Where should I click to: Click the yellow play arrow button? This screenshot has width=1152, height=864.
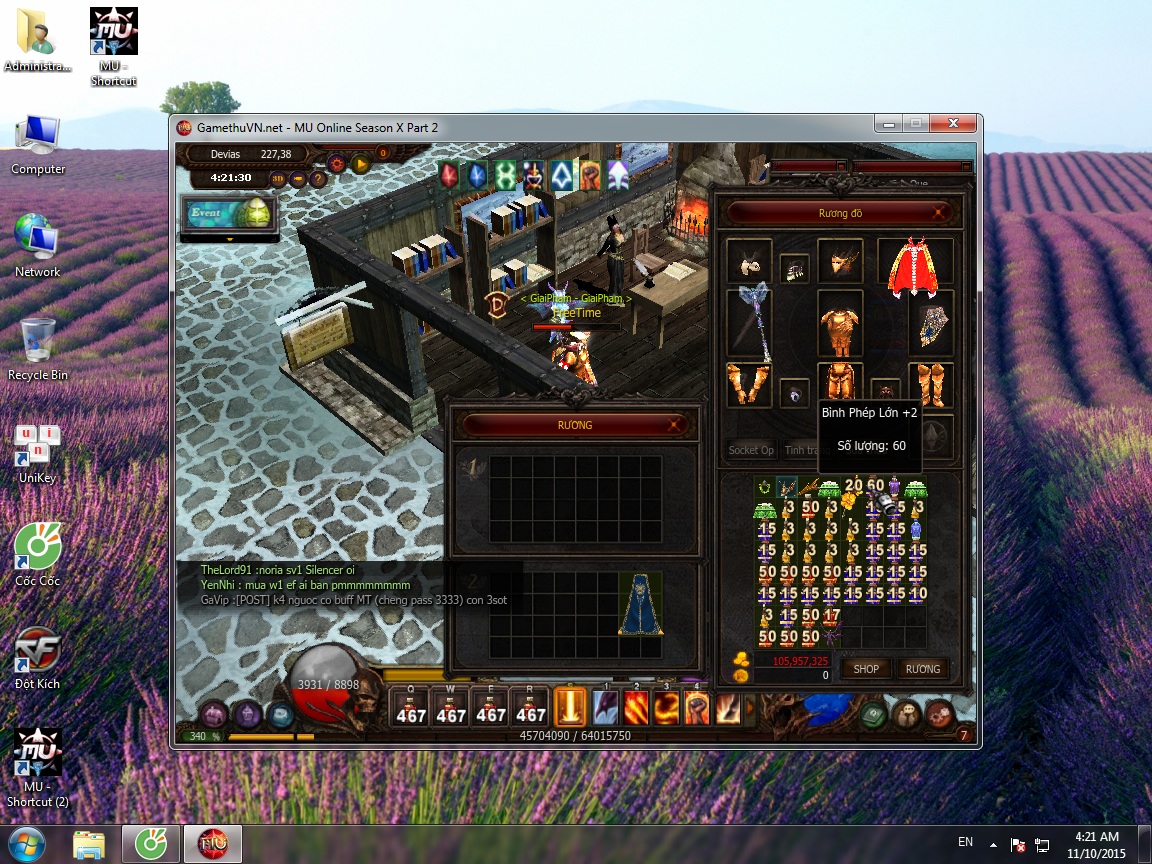tap(360, 163)
